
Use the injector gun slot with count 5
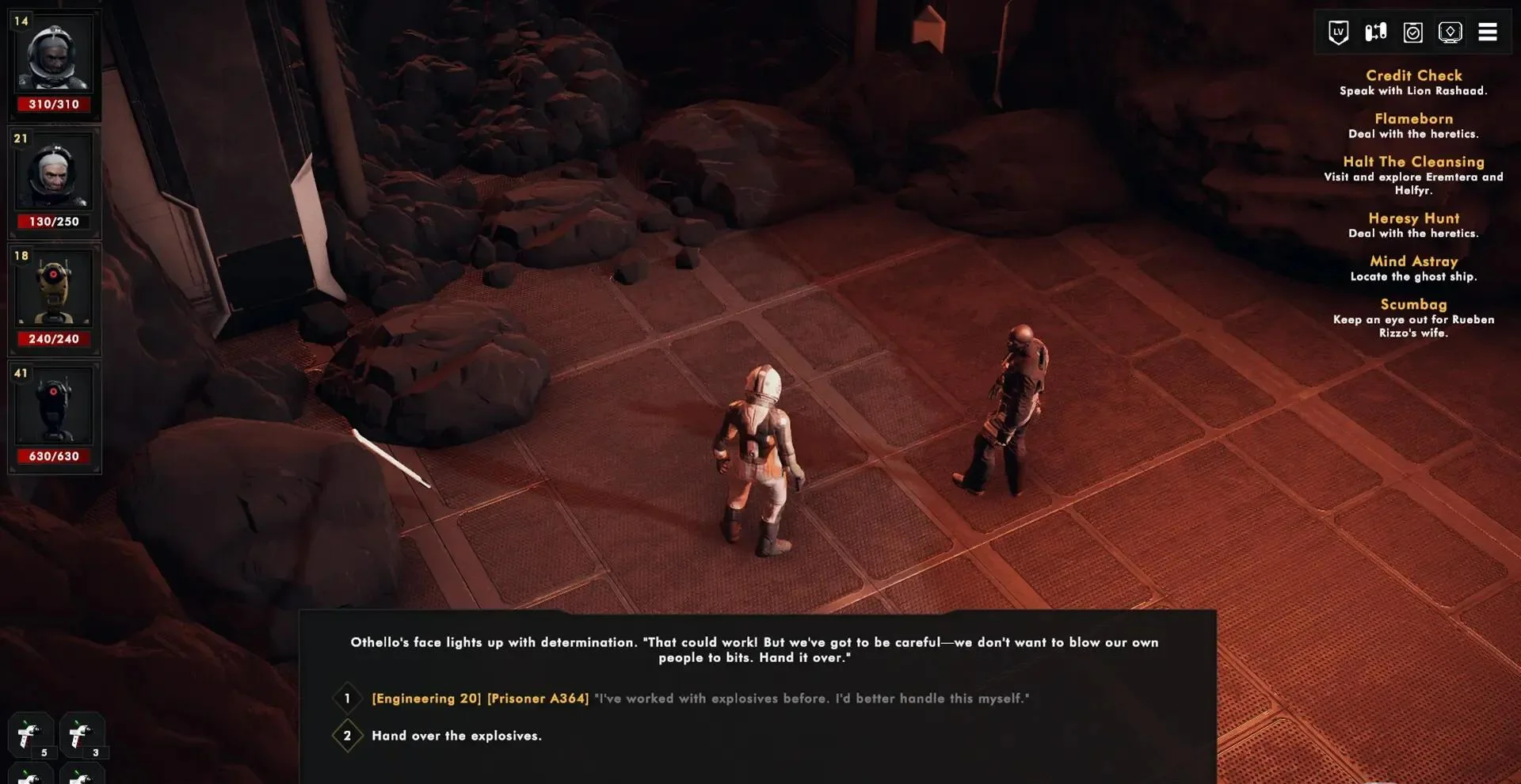(30, 736)
